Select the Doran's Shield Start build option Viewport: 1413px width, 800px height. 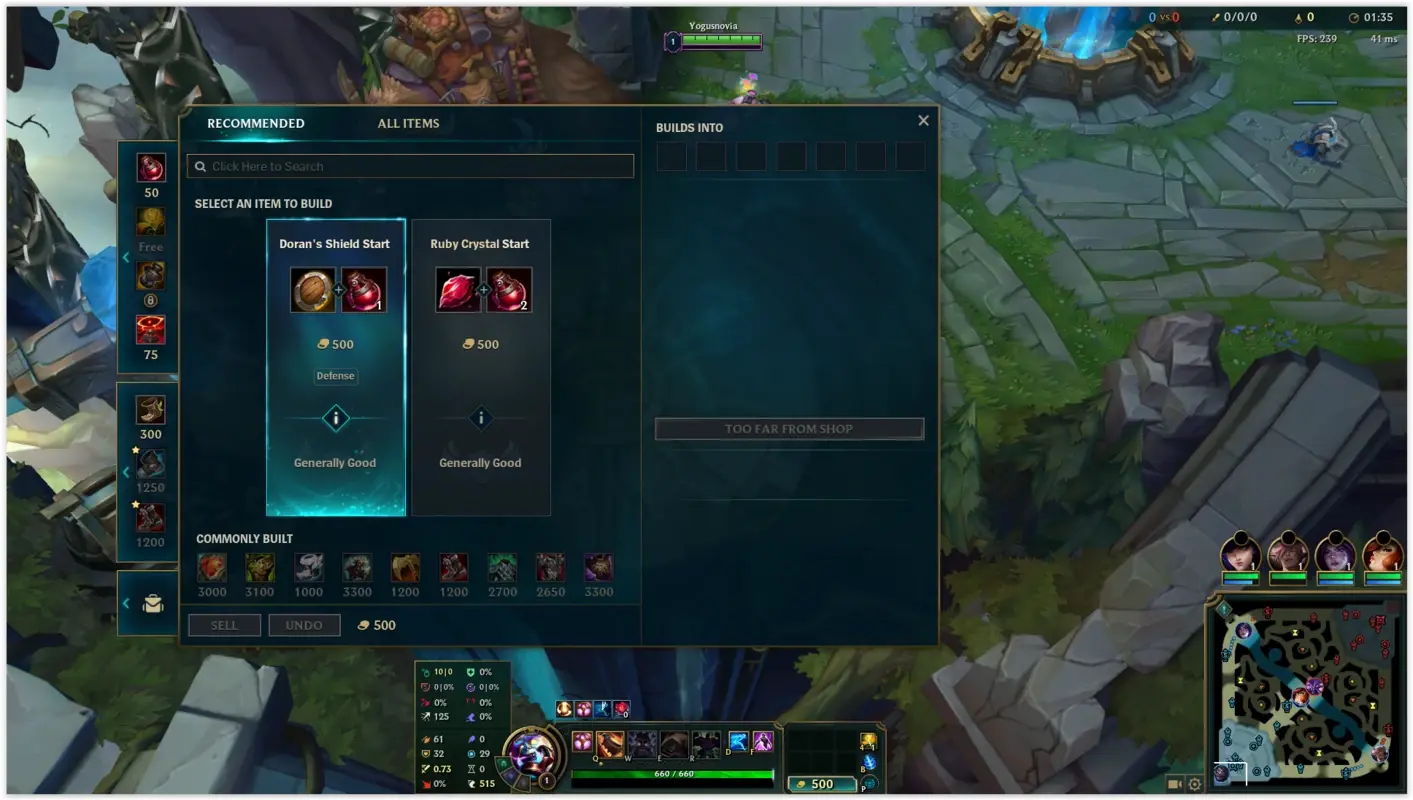click(335, 370)
